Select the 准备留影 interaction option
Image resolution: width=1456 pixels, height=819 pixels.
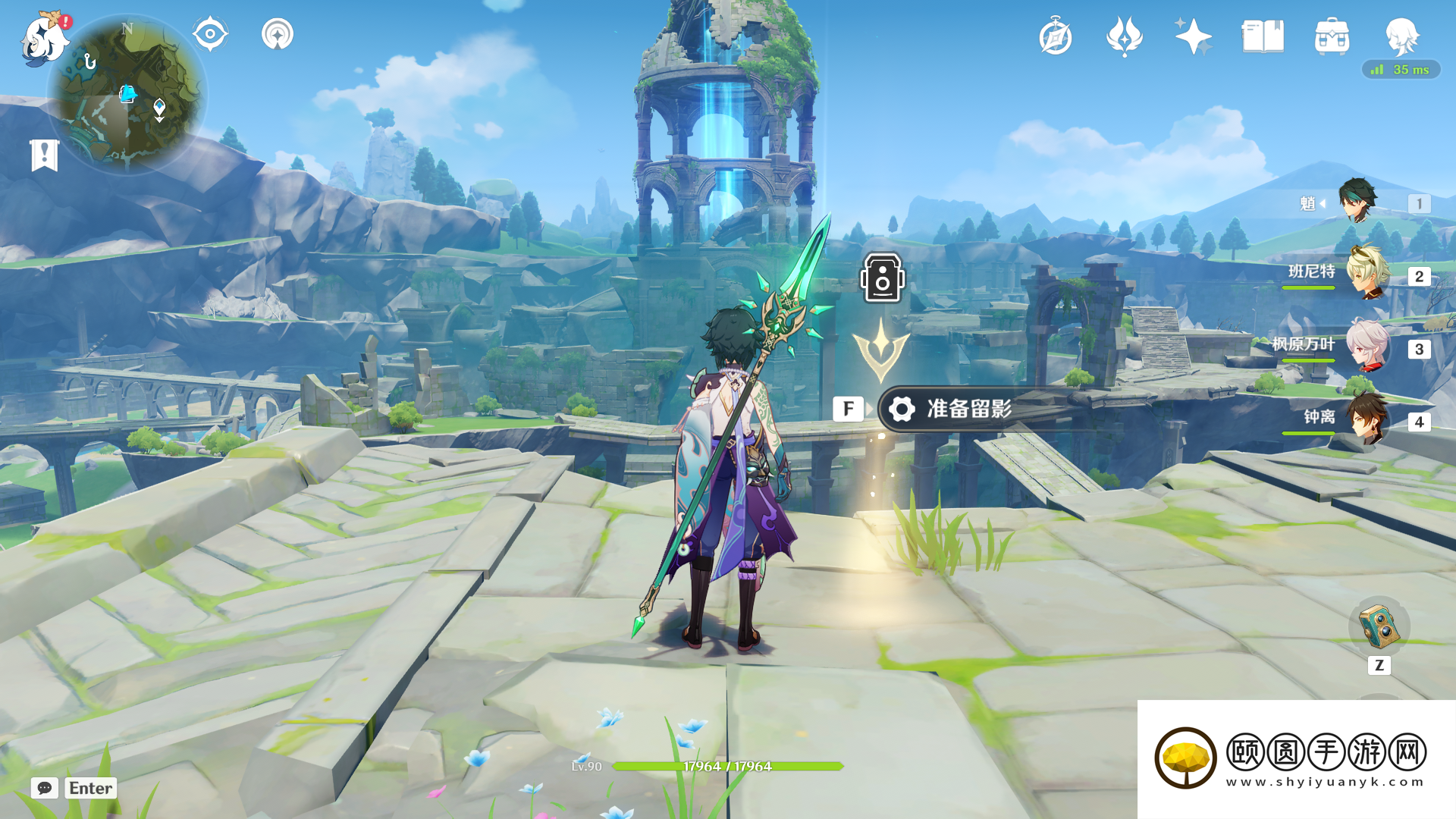968,409
